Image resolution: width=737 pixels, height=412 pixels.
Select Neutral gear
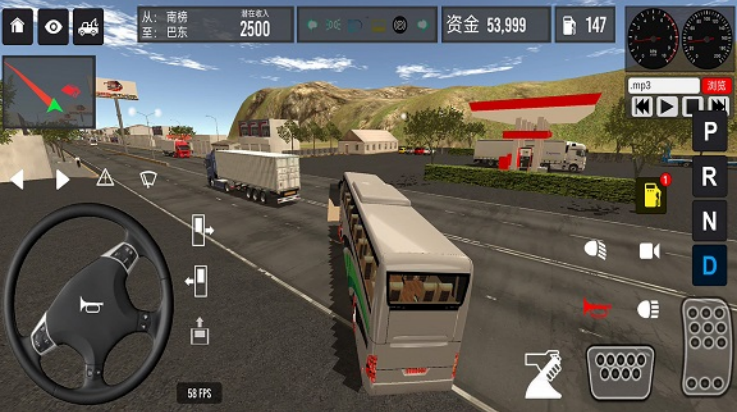709,221
